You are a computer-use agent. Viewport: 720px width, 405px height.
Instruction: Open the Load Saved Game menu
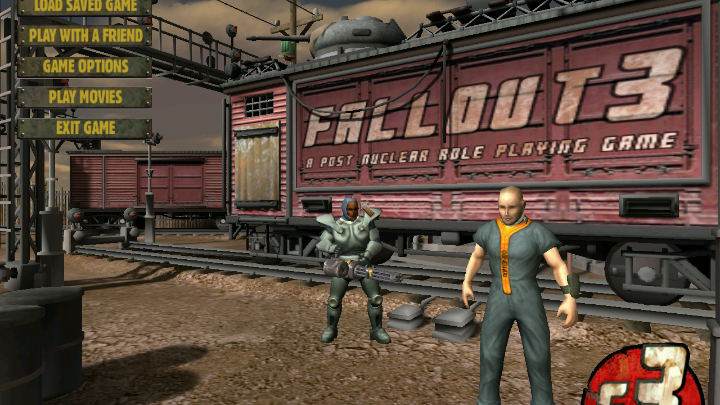(85, 6)
